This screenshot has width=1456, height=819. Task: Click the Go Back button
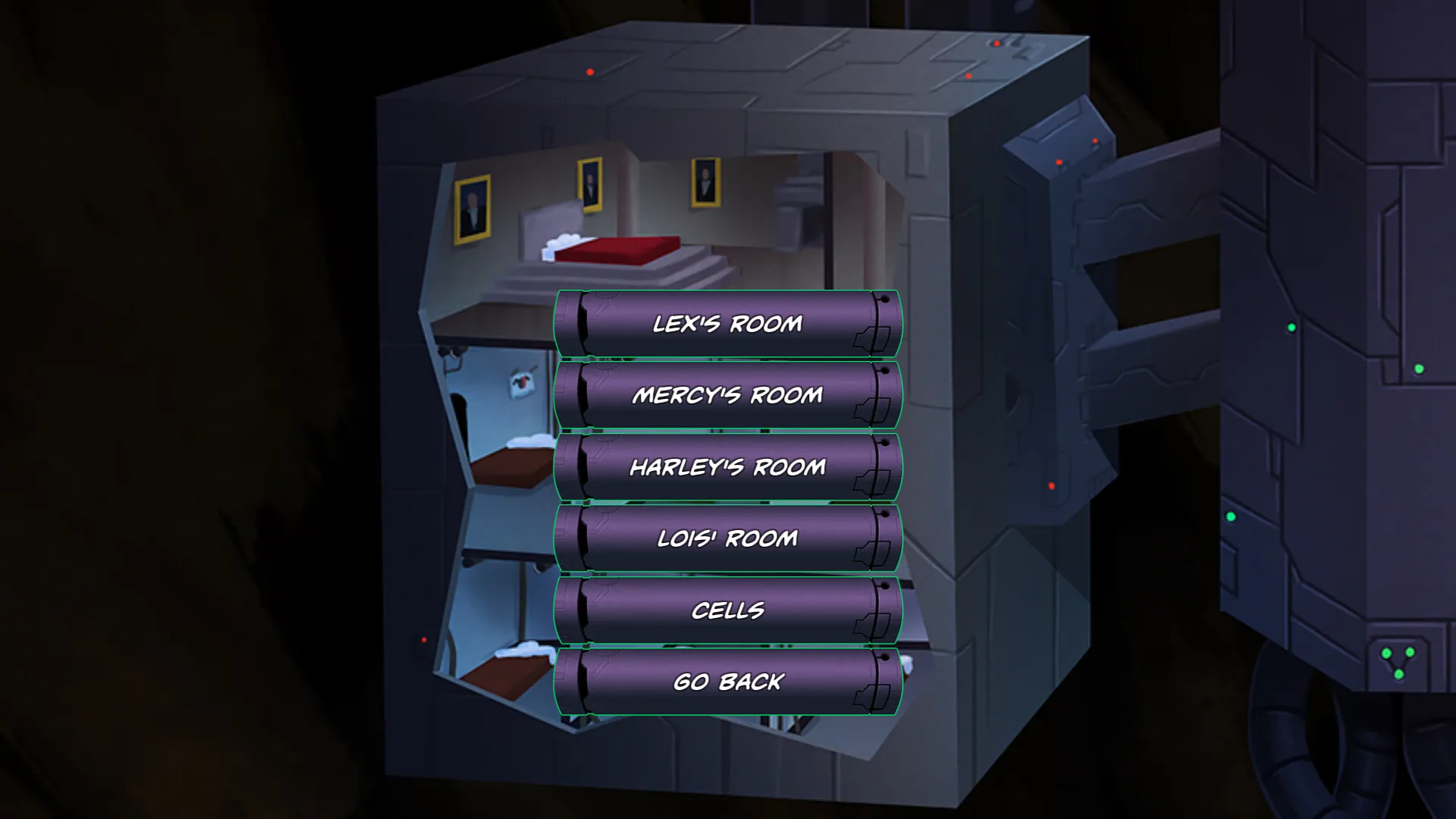pyautogui.click(x=728, y=682)
